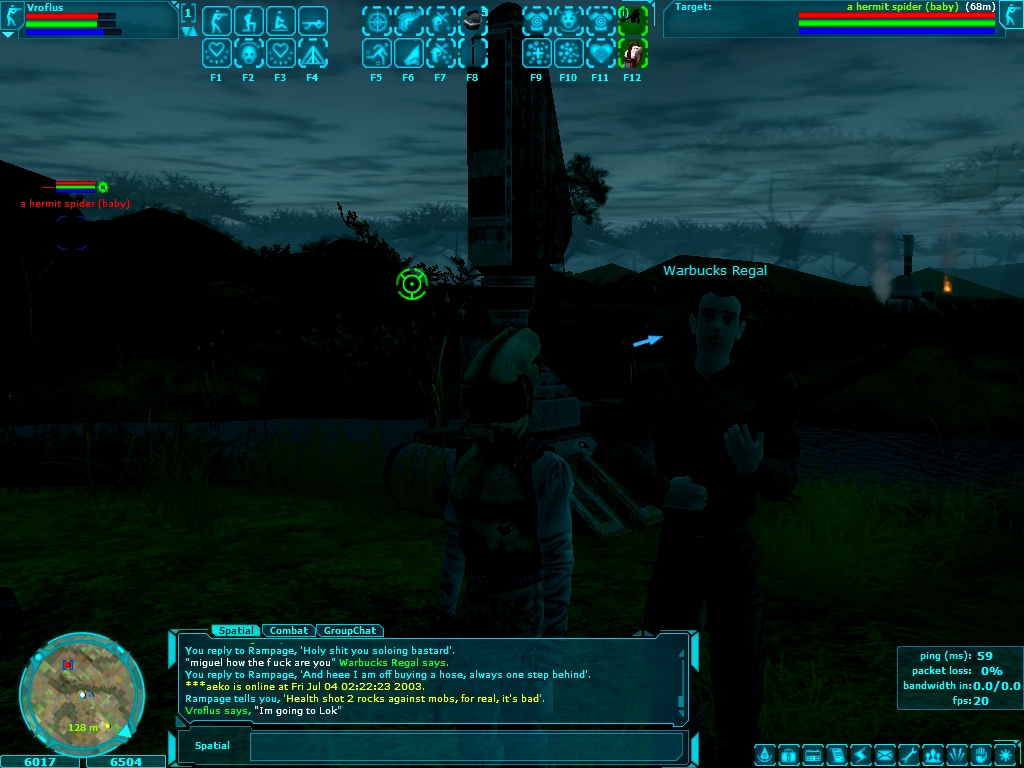
Task: Select the Spatial chat tab
Action: click(x=235, y=631)
